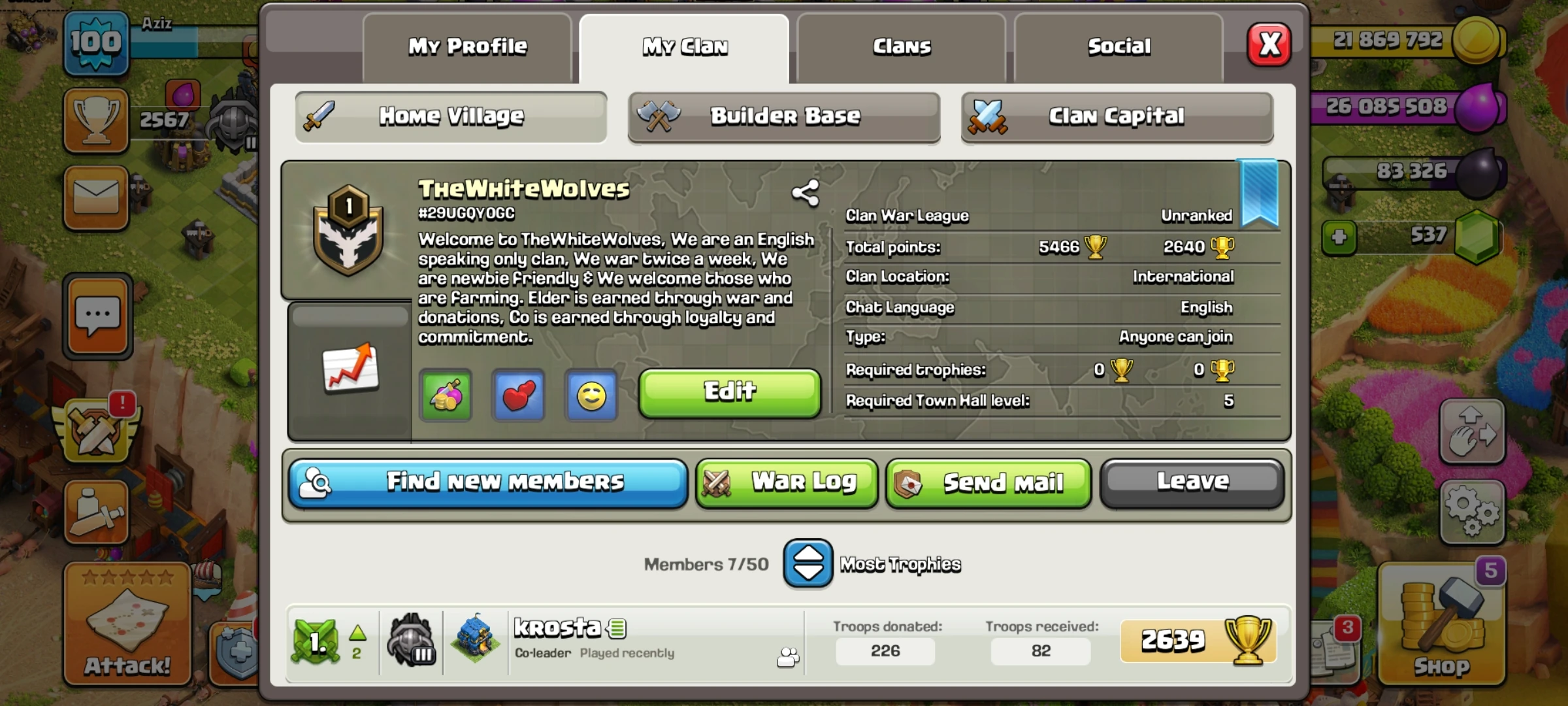1568x706 pixels.
Task: Open the War Log
Action: point(786,483)
